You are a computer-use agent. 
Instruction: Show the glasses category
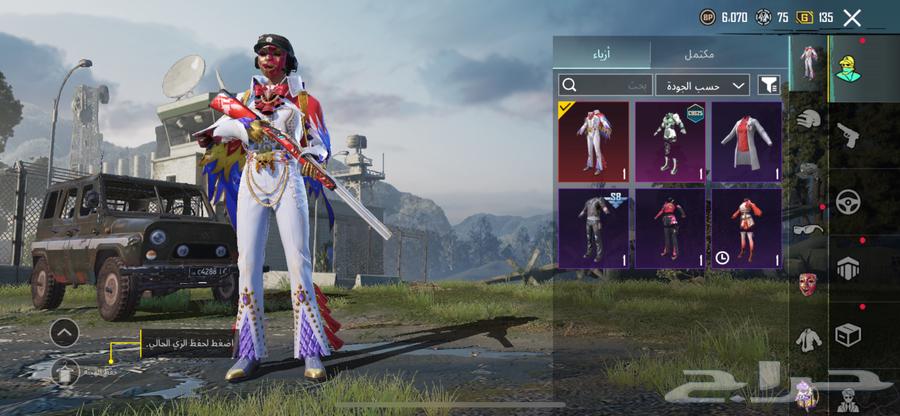pos(808,229)
